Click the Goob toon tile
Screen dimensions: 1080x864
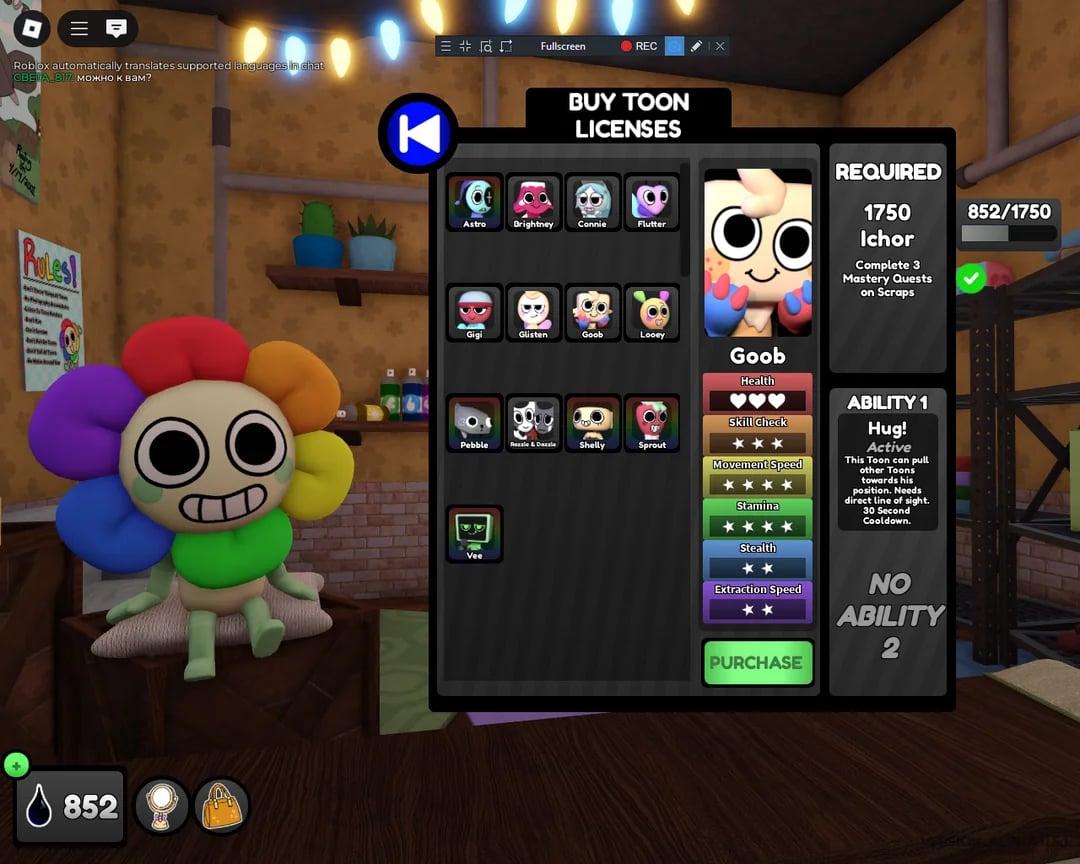(592, 313)
